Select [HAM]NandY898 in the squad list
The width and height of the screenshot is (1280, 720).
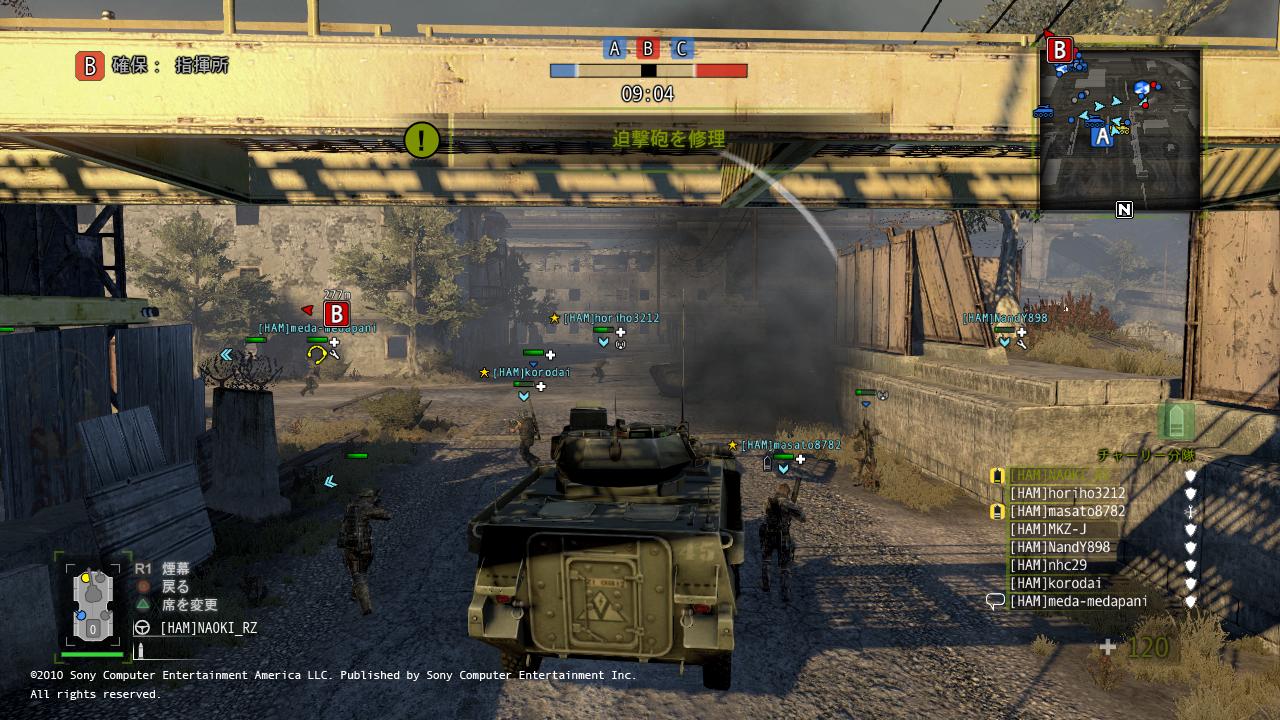point(1060,547)
